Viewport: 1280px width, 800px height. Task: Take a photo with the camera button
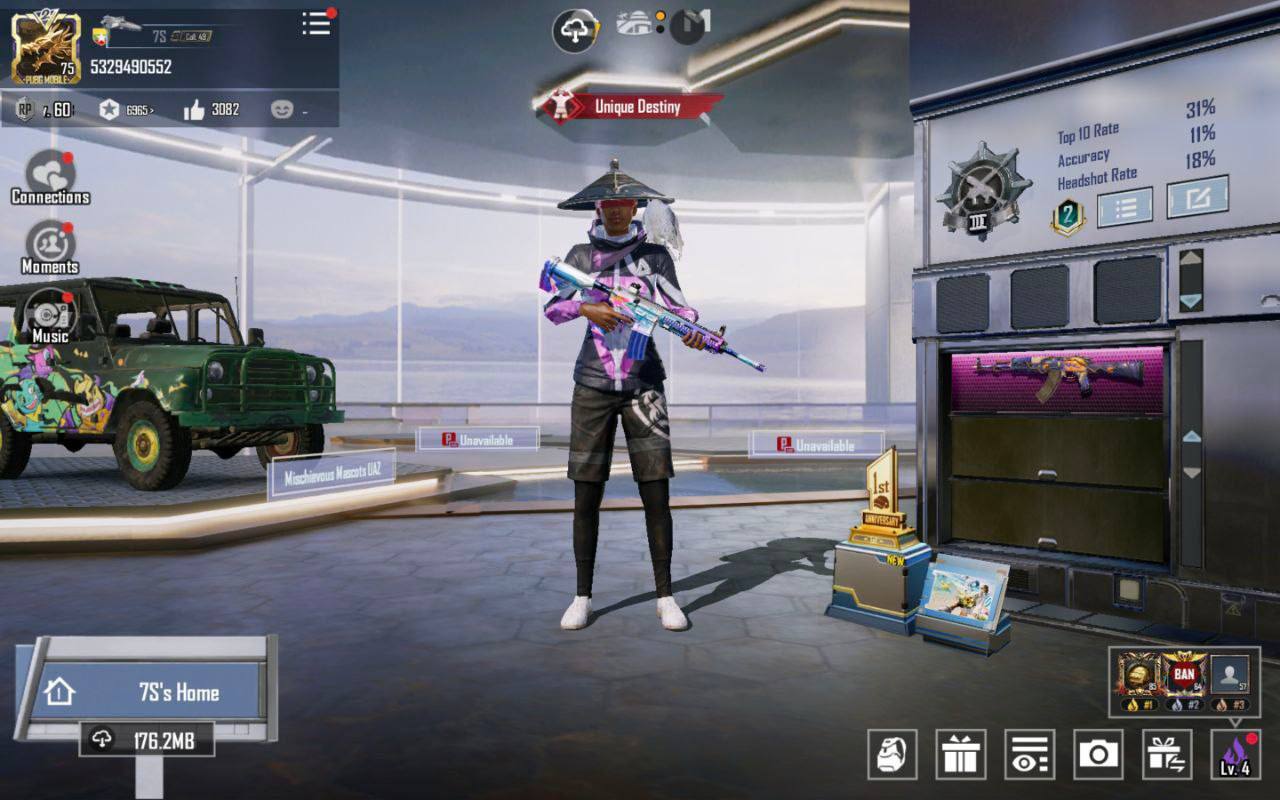(x=1098, y=754)
